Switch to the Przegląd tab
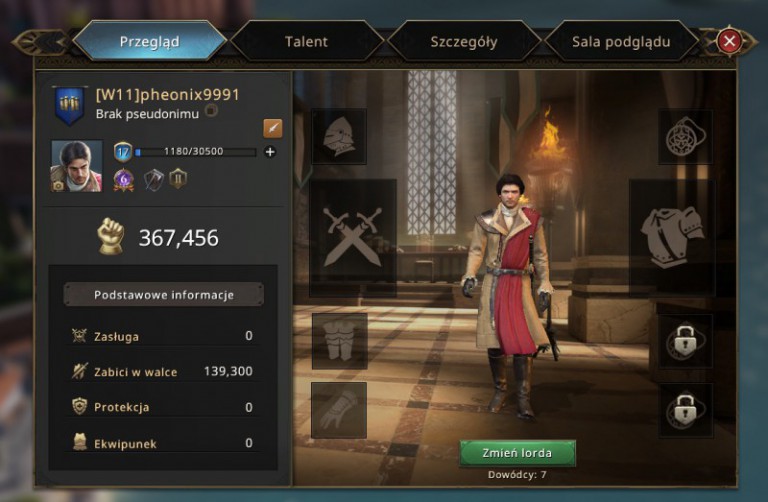The width and height of the screenshot is (768, 502). pos(149,42)
